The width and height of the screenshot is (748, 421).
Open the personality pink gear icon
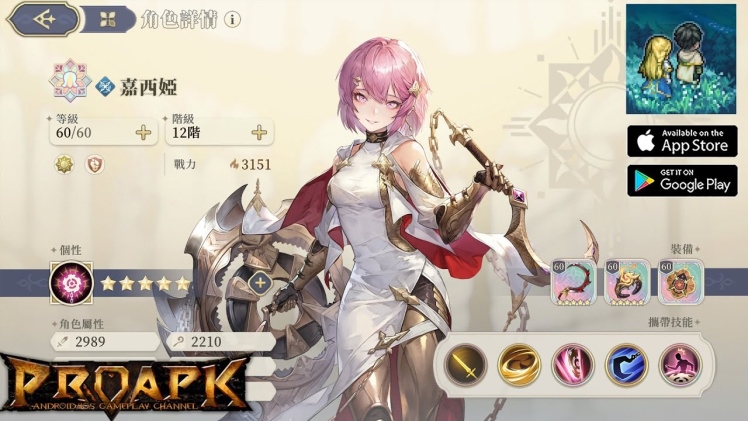(x=71, y=283)
